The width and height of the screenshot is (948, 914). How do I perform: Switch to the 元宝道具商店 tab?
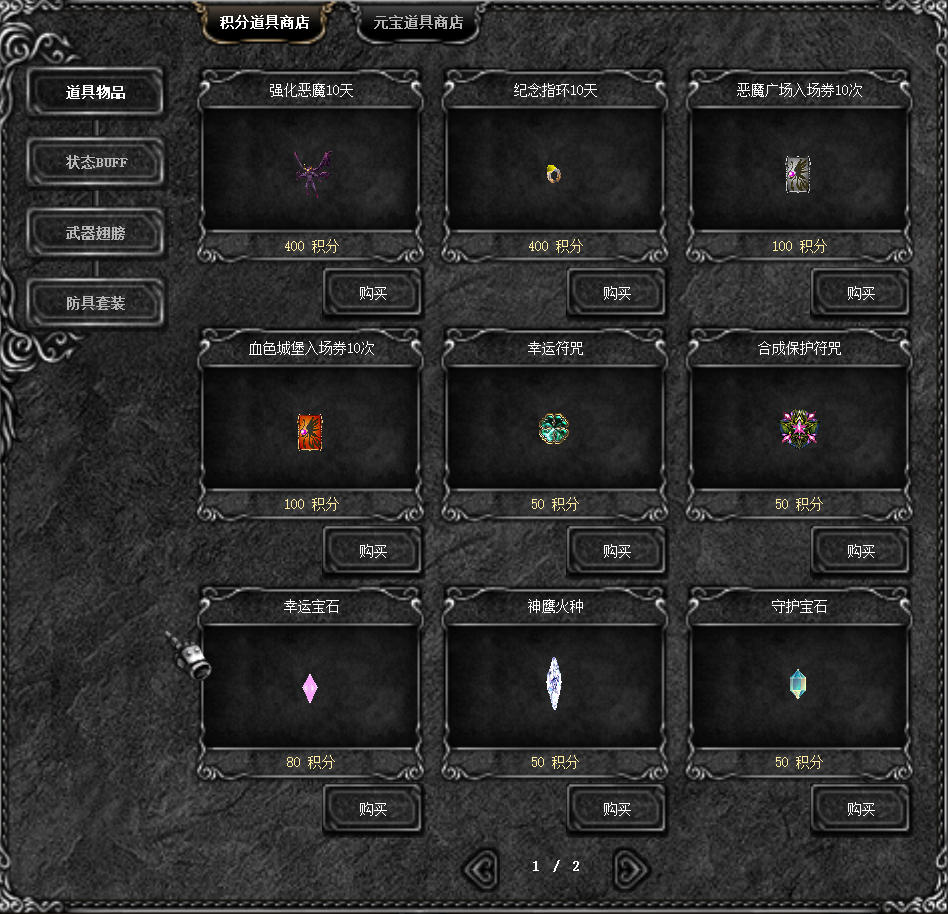(418, 23)
